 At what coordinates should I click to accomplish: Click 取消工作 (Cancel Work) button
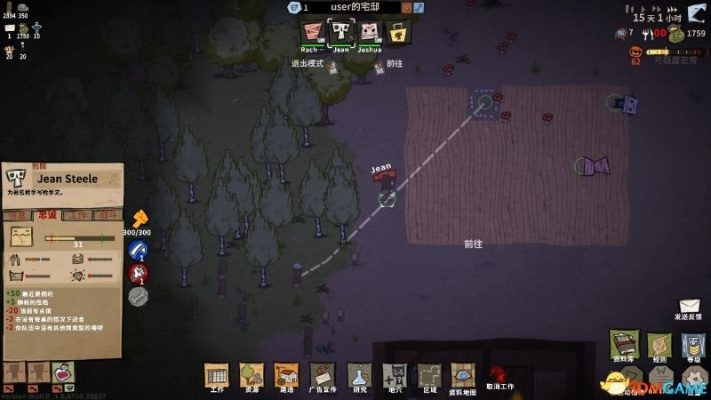coord(499,376)
